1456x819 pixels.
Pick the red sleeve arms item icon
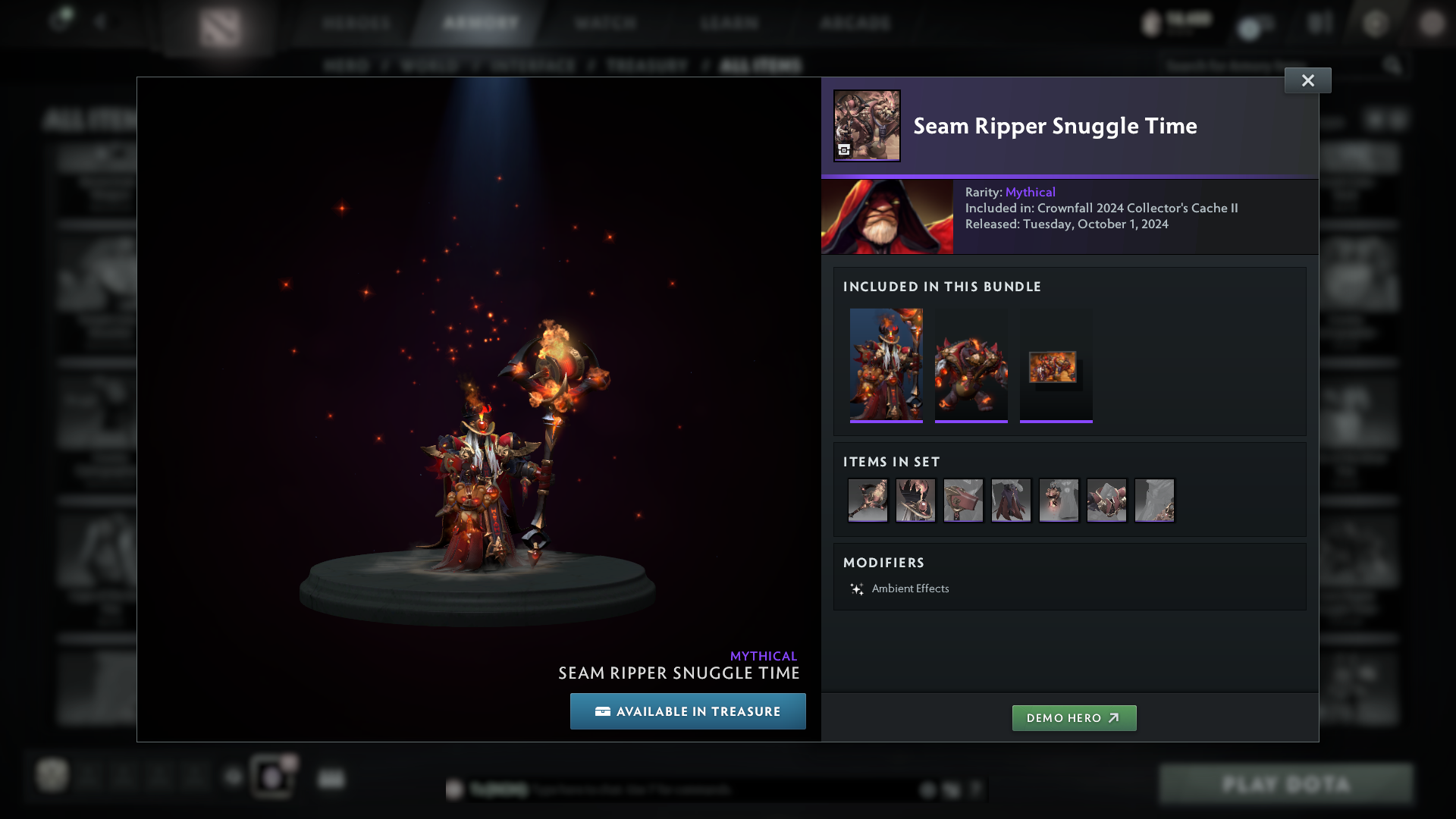coord(963,500)
